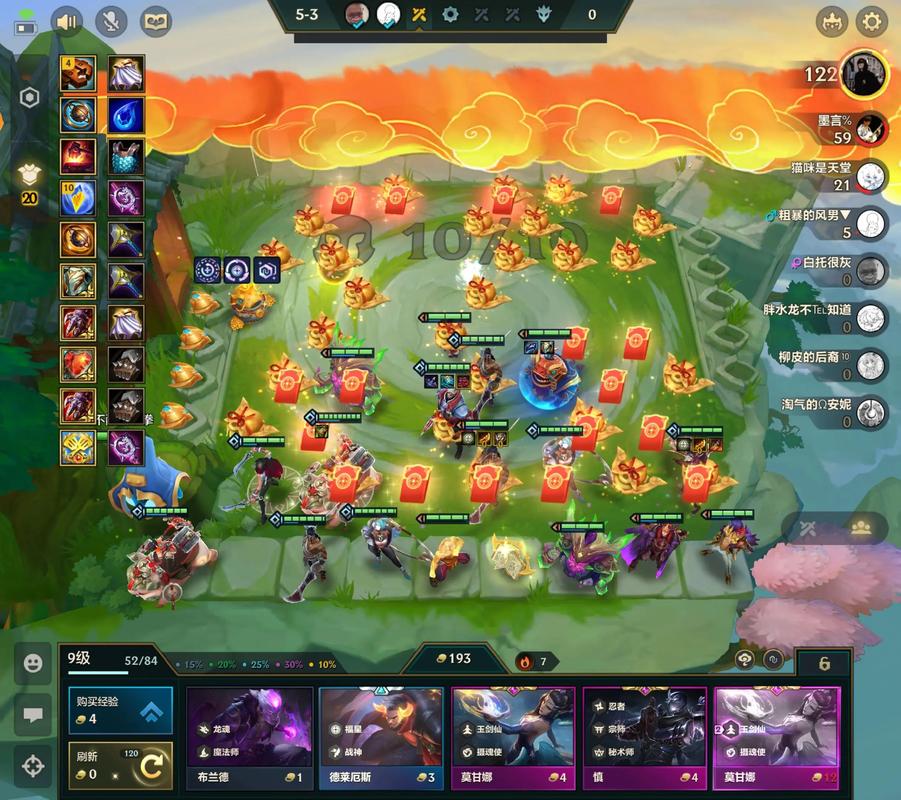Buy the 布兰德 champion card

(x=250, y=740)
